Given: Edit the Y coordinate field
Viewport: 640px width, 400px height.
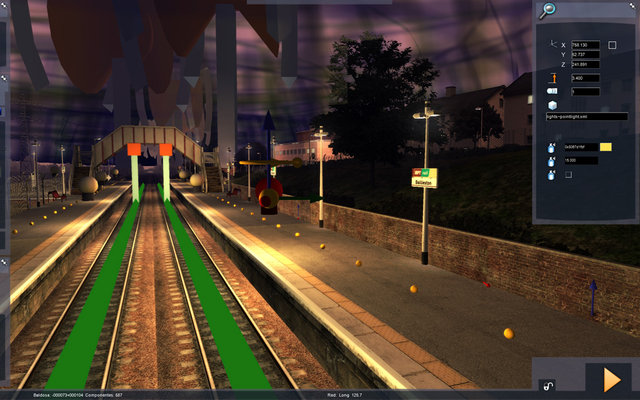Looking at the screenshot, I should coord(584,55).
